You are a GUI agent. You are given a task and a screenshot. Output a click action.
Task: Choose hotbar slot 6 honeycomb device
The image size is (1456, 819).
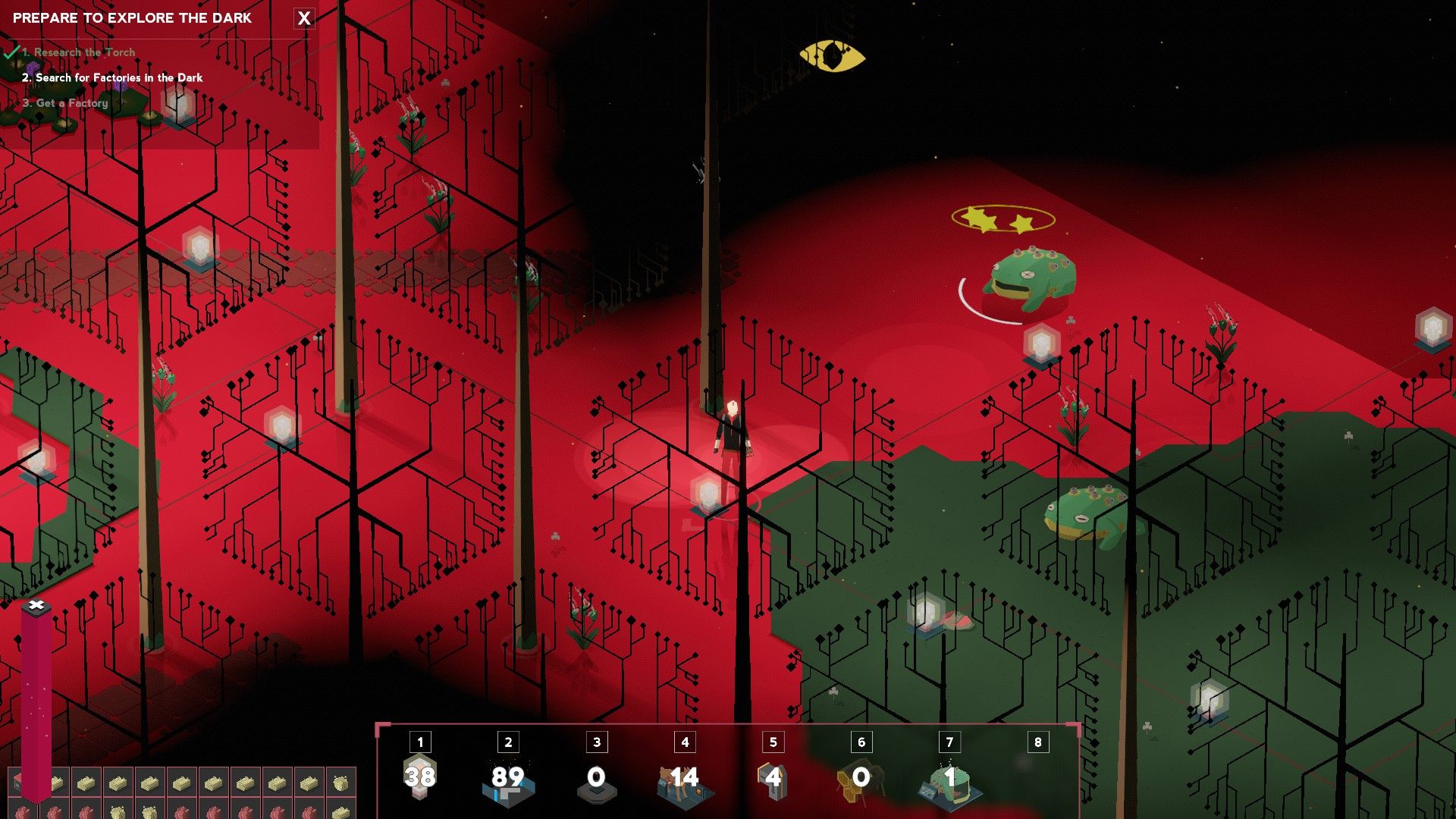click(861, 780)
